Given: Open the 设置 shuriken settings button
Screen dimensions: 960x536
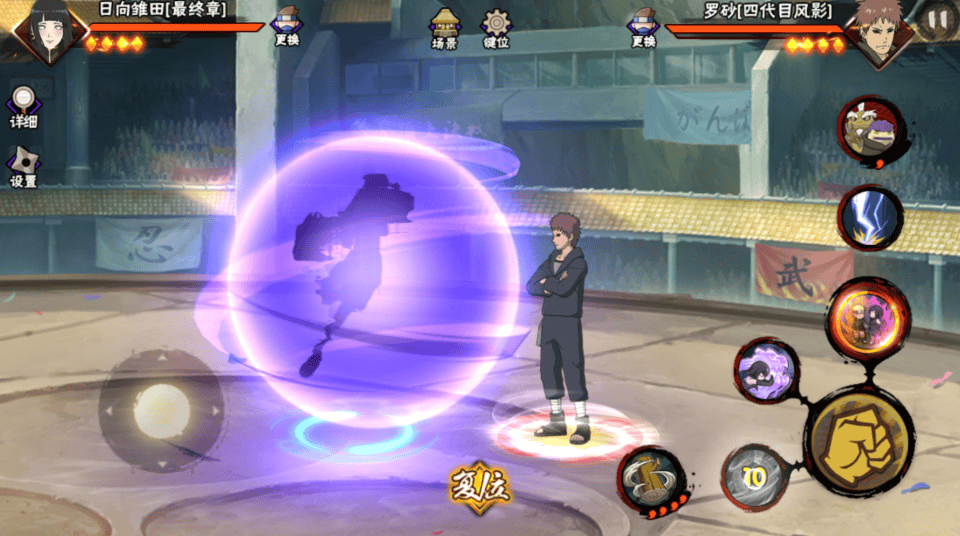Looking at the screenshot, I should coord(23,167).
